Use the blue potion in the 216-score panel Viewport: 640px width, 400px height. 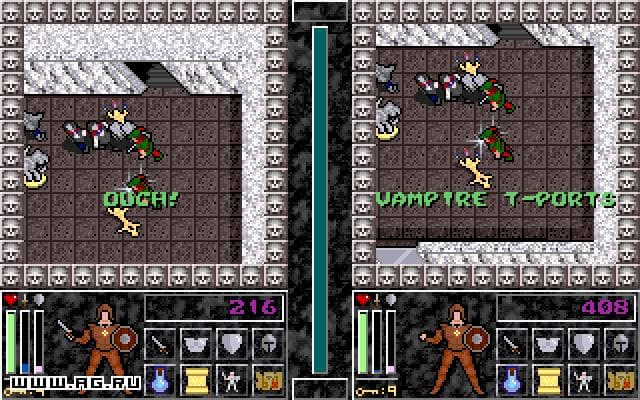tap(161, 379)
